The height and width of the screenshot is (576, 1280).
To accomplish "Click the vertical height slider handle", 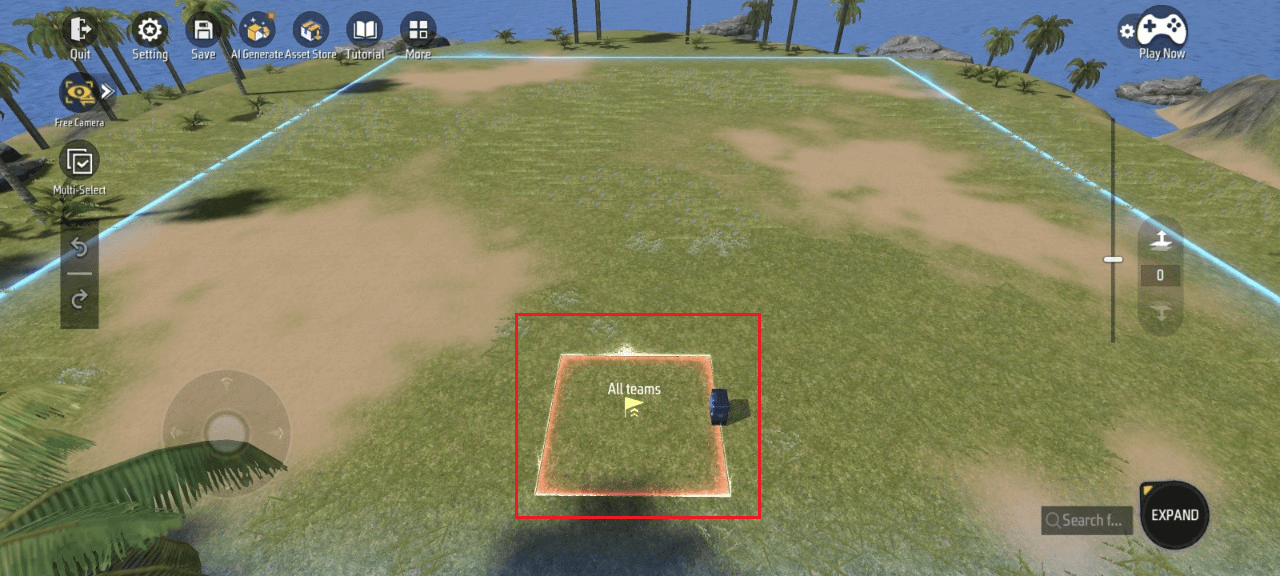I will point(1113,260).
